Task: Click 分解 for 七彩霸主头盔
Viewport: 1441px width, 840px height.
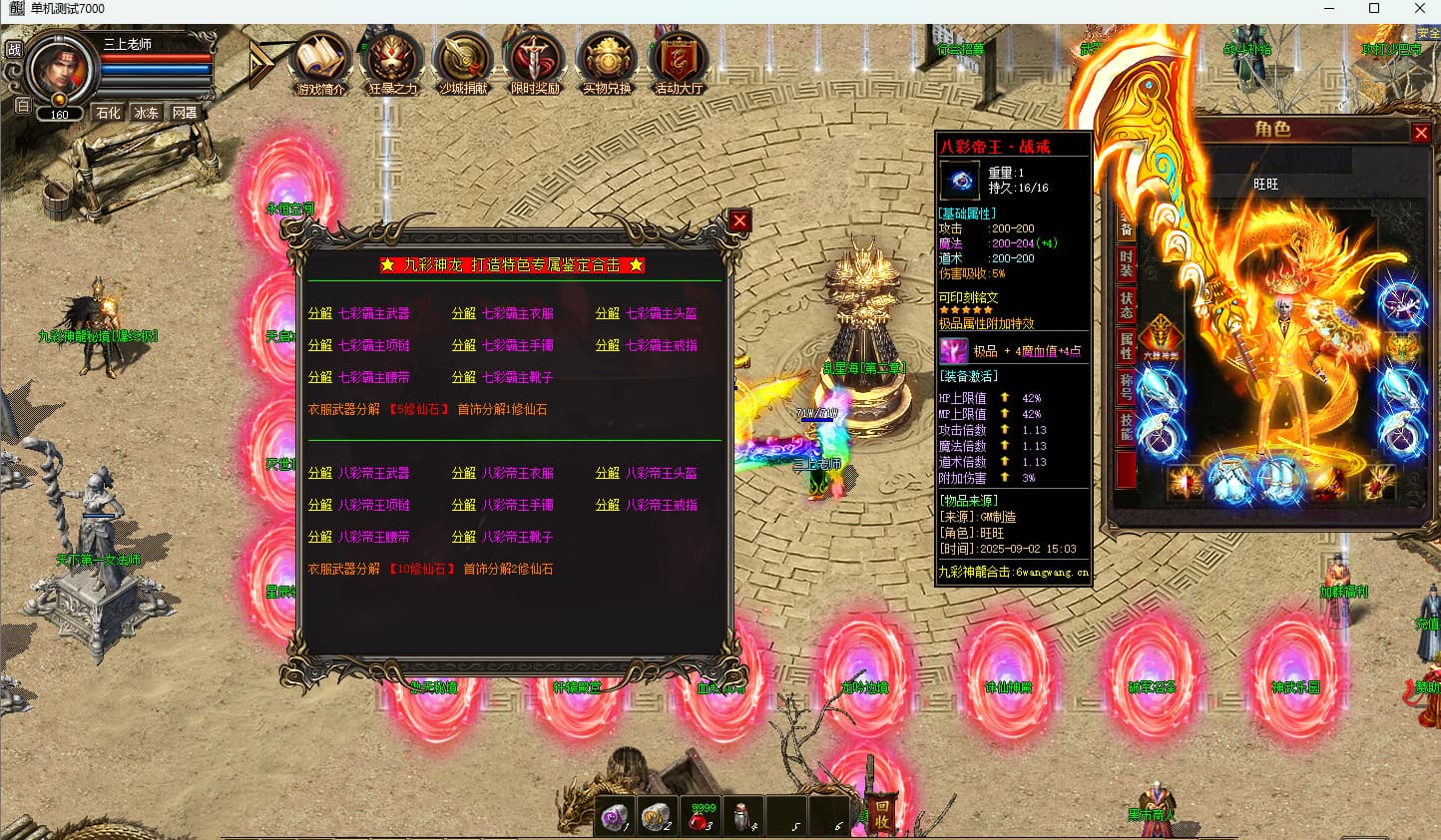Action: (x=607, y=313)
